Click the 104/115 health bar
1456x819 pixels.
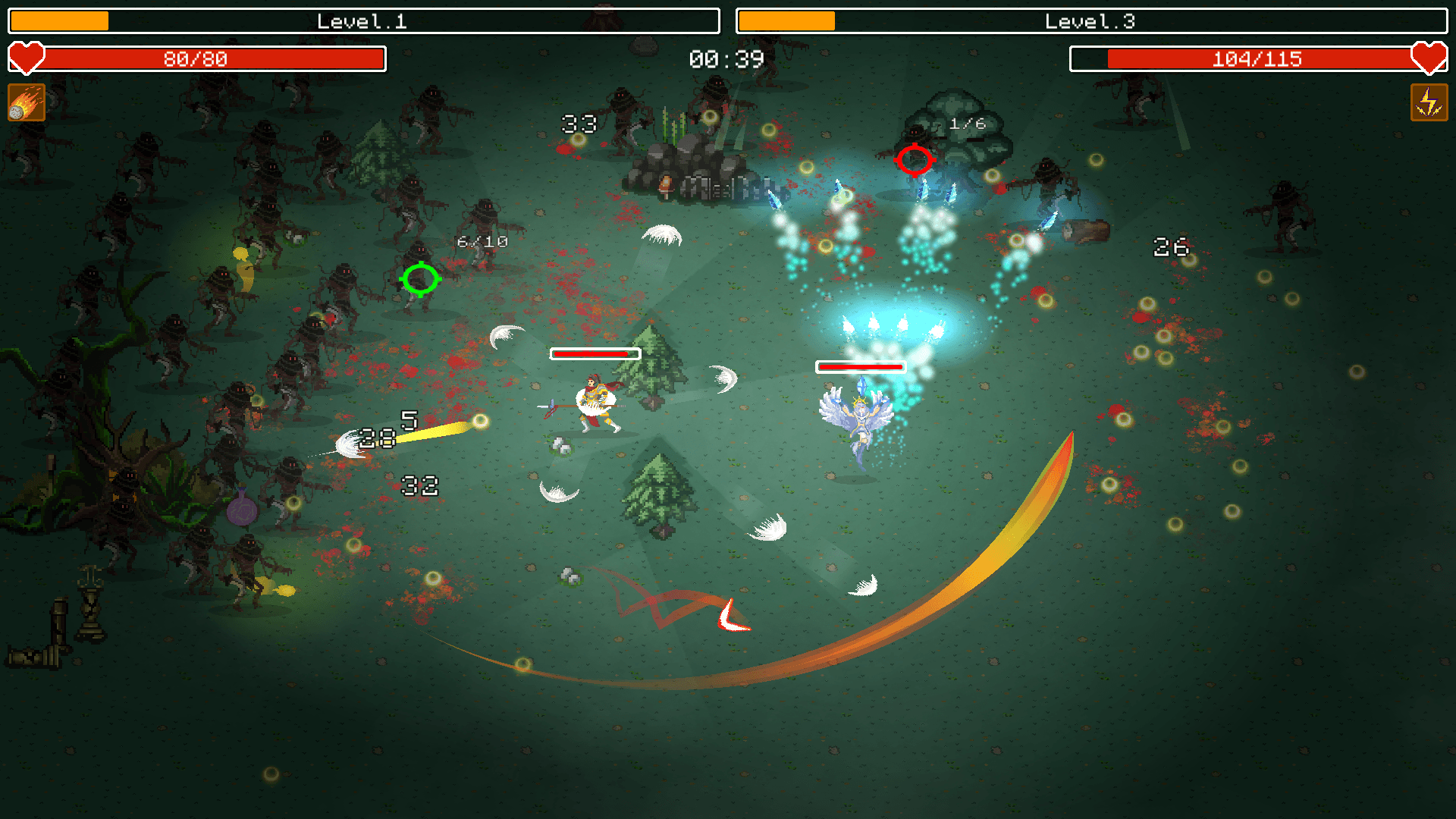pyautogui.click(x=1257, y=58)
